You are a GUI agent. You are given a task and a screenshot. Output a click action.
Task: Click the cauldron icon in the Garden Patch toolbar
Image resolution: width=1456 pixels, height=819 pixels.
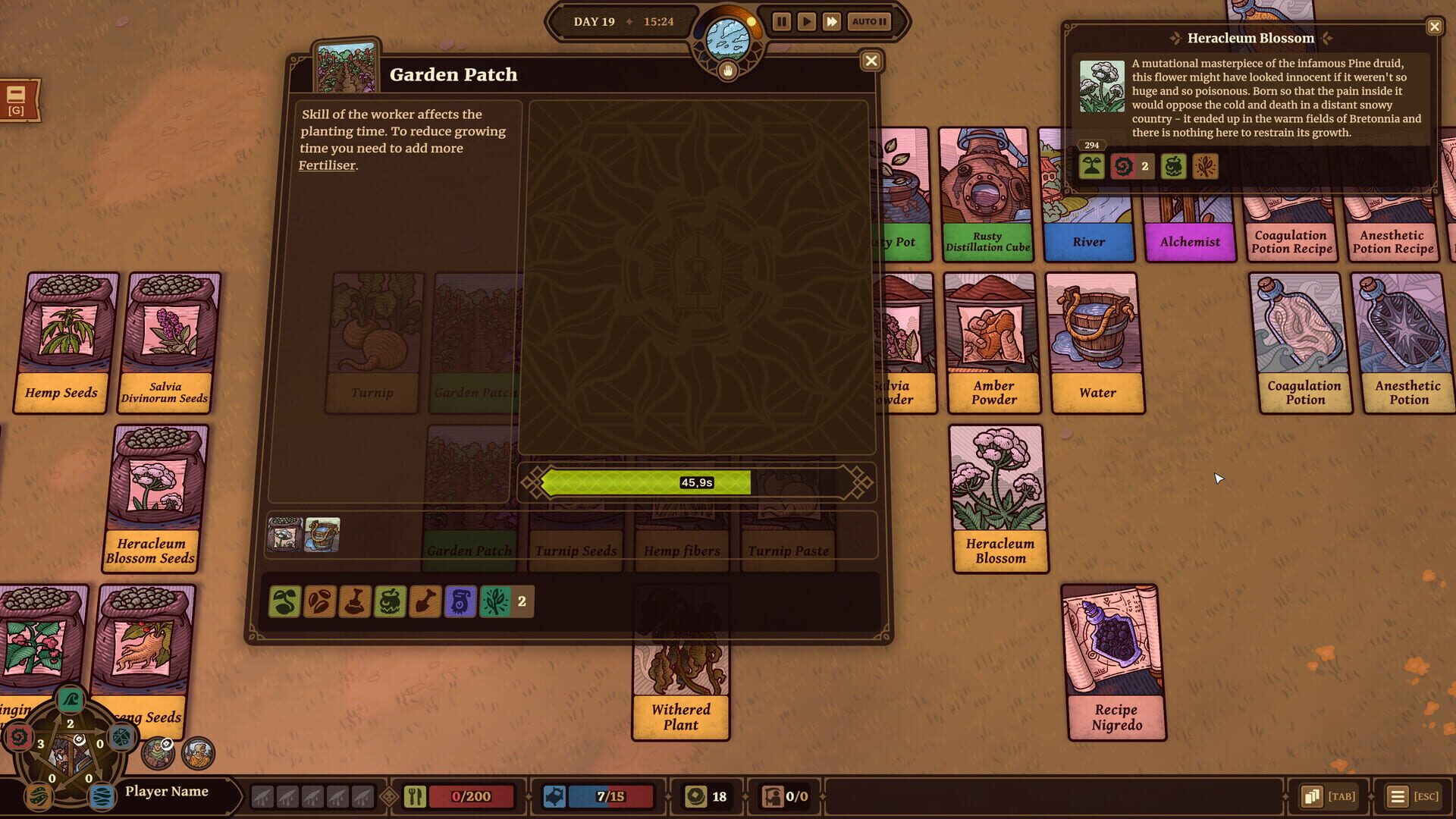(389, 601)
